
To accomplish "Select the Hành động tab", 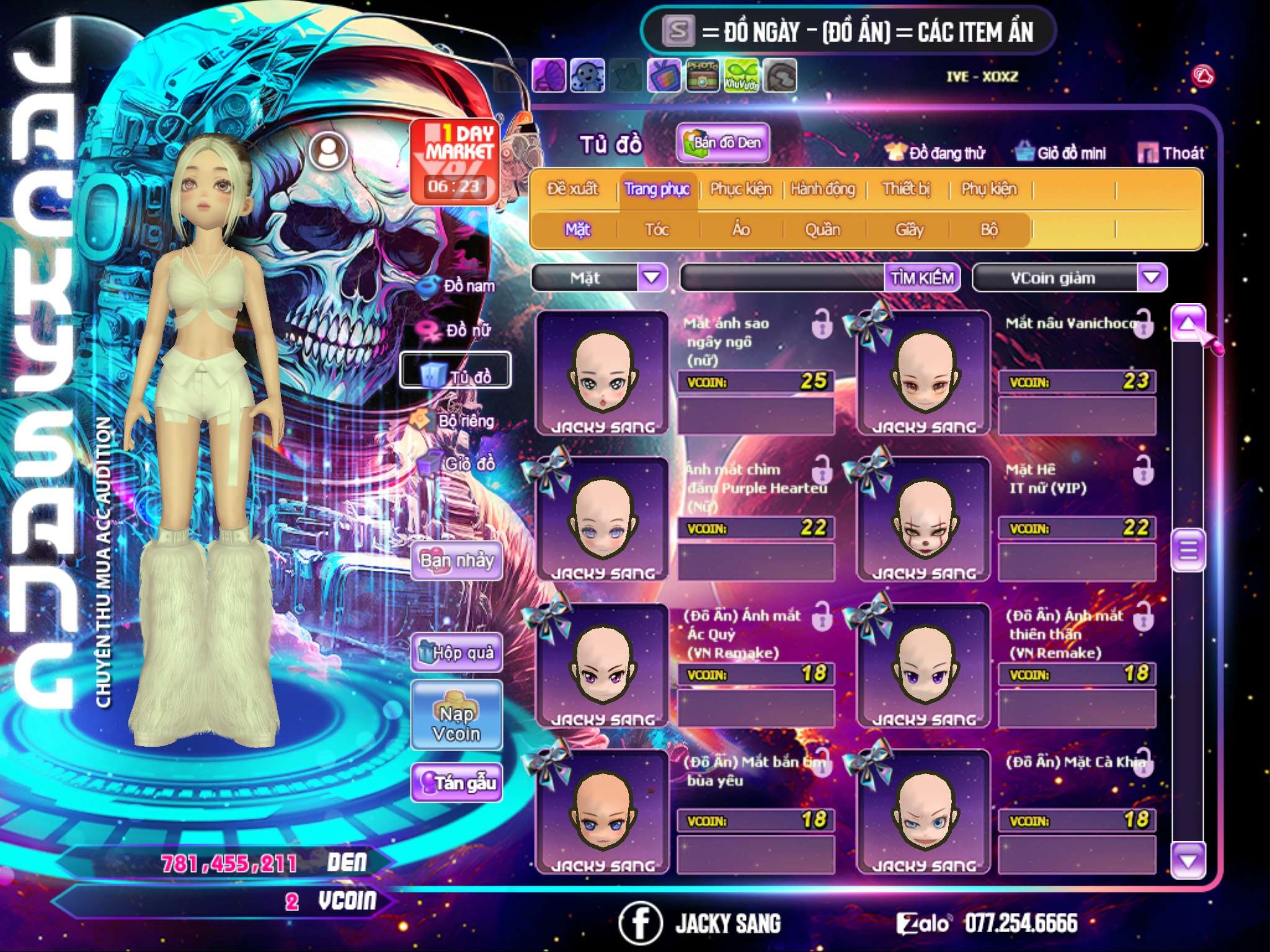I will pyautogui.click(x=822, y=189).
